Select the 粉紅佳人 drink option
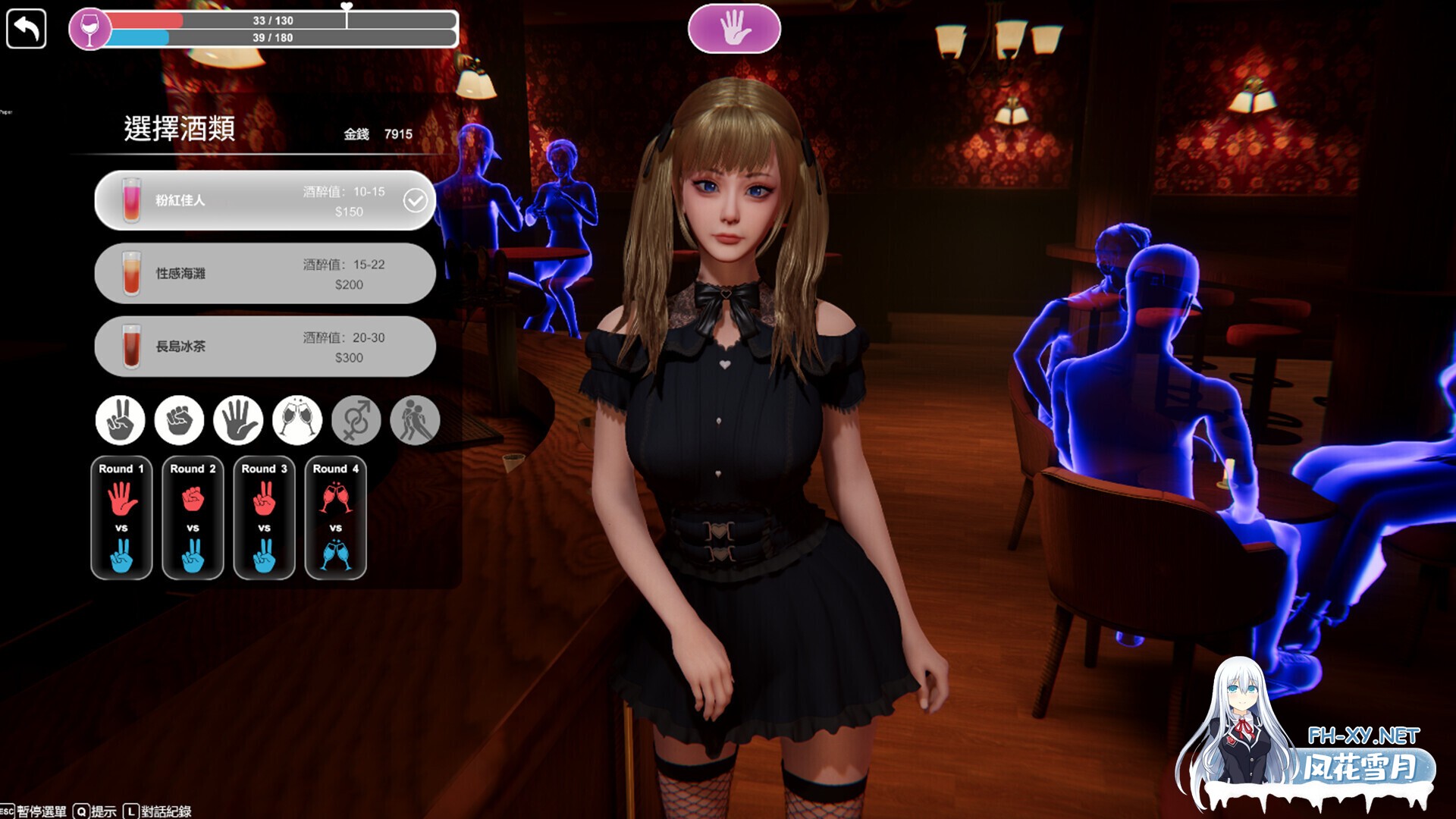Screen dimensions: 1456x819 pyautogui.click(x=250, y=200)
